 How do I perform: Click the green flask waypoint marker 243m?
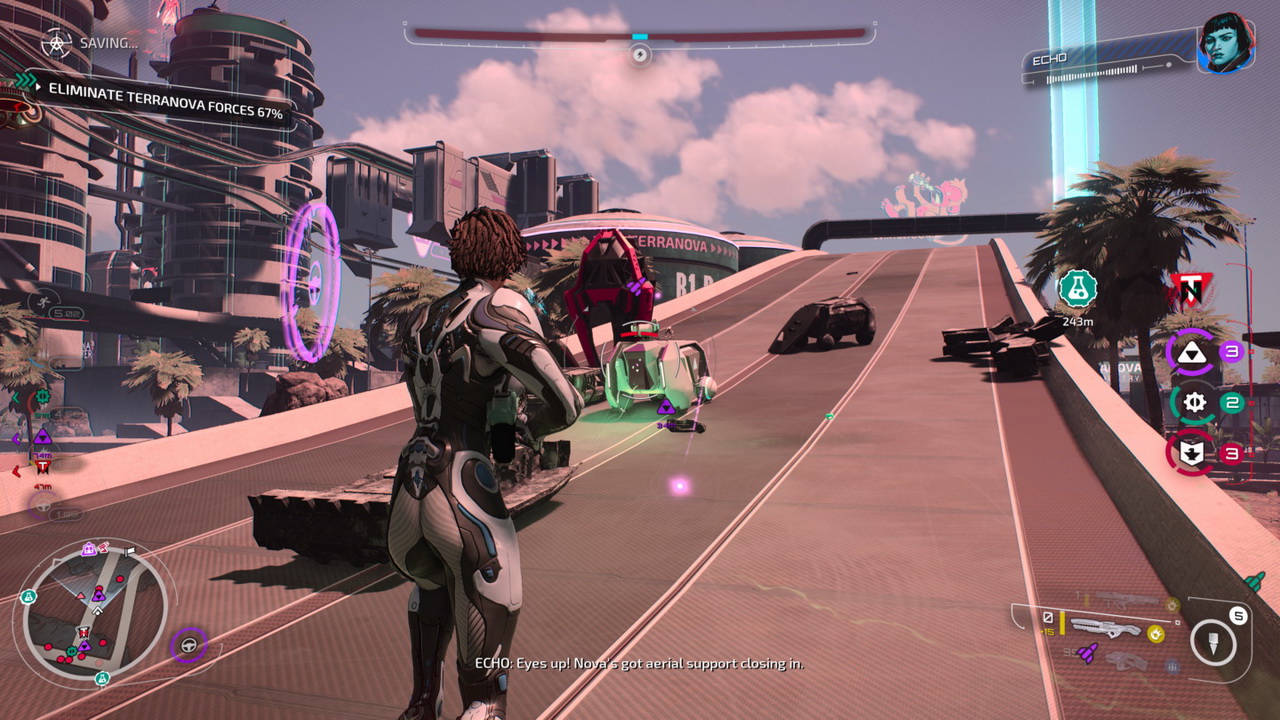pyautogui.click(x=1077, y=289)
